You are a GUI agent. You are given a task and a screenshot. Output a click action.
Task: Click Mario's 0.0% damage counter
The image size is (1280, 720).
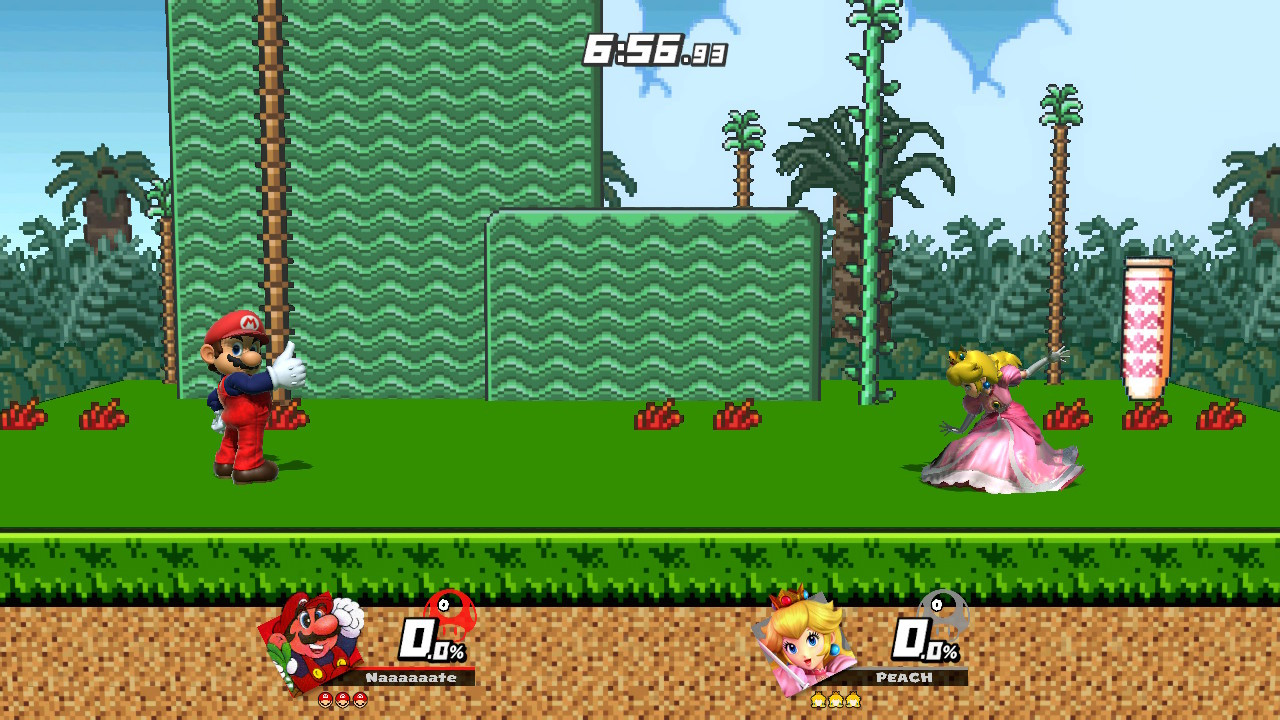[423, 640]
